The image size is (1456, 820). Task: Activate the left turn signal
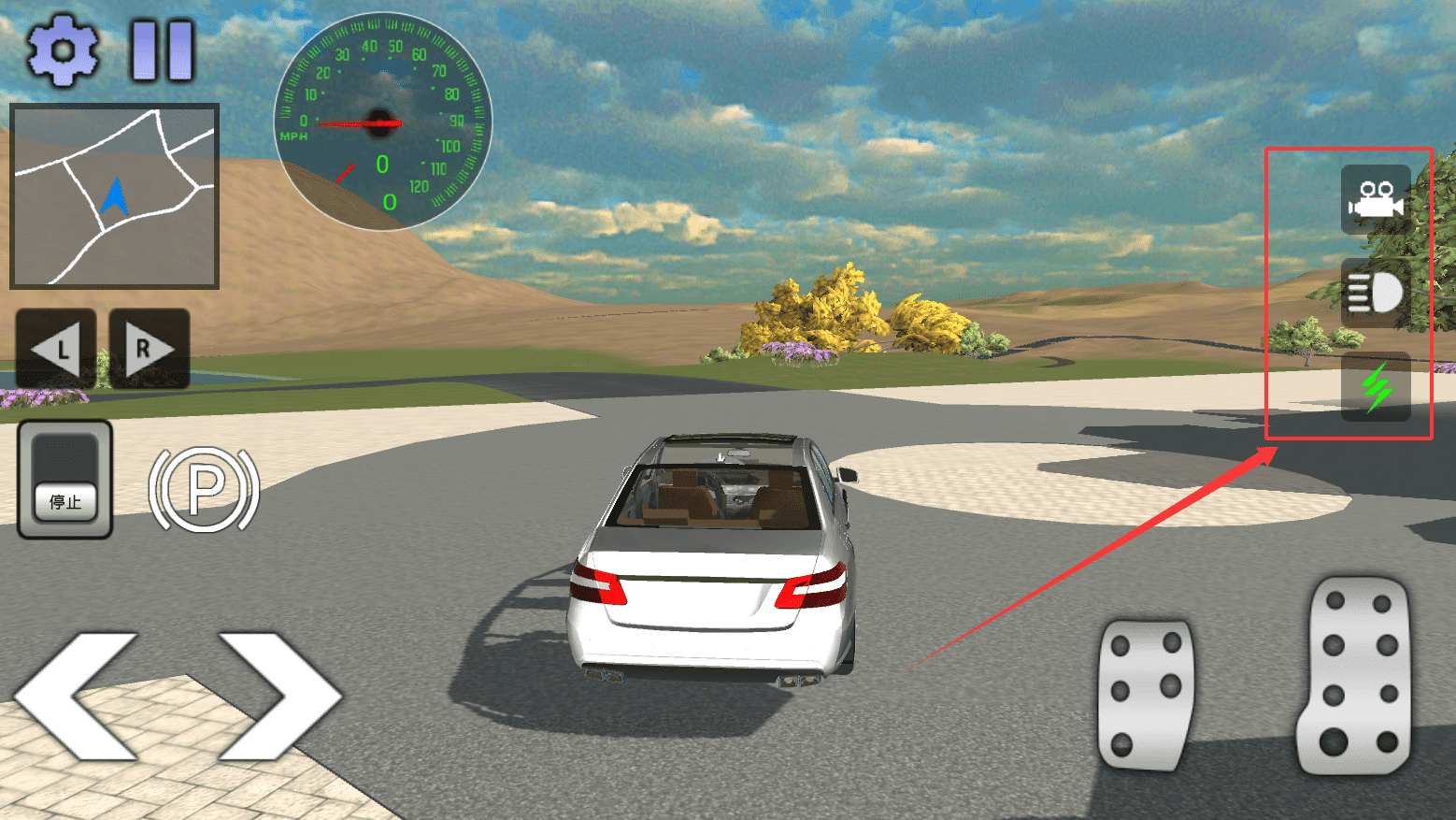coord(56,349)
